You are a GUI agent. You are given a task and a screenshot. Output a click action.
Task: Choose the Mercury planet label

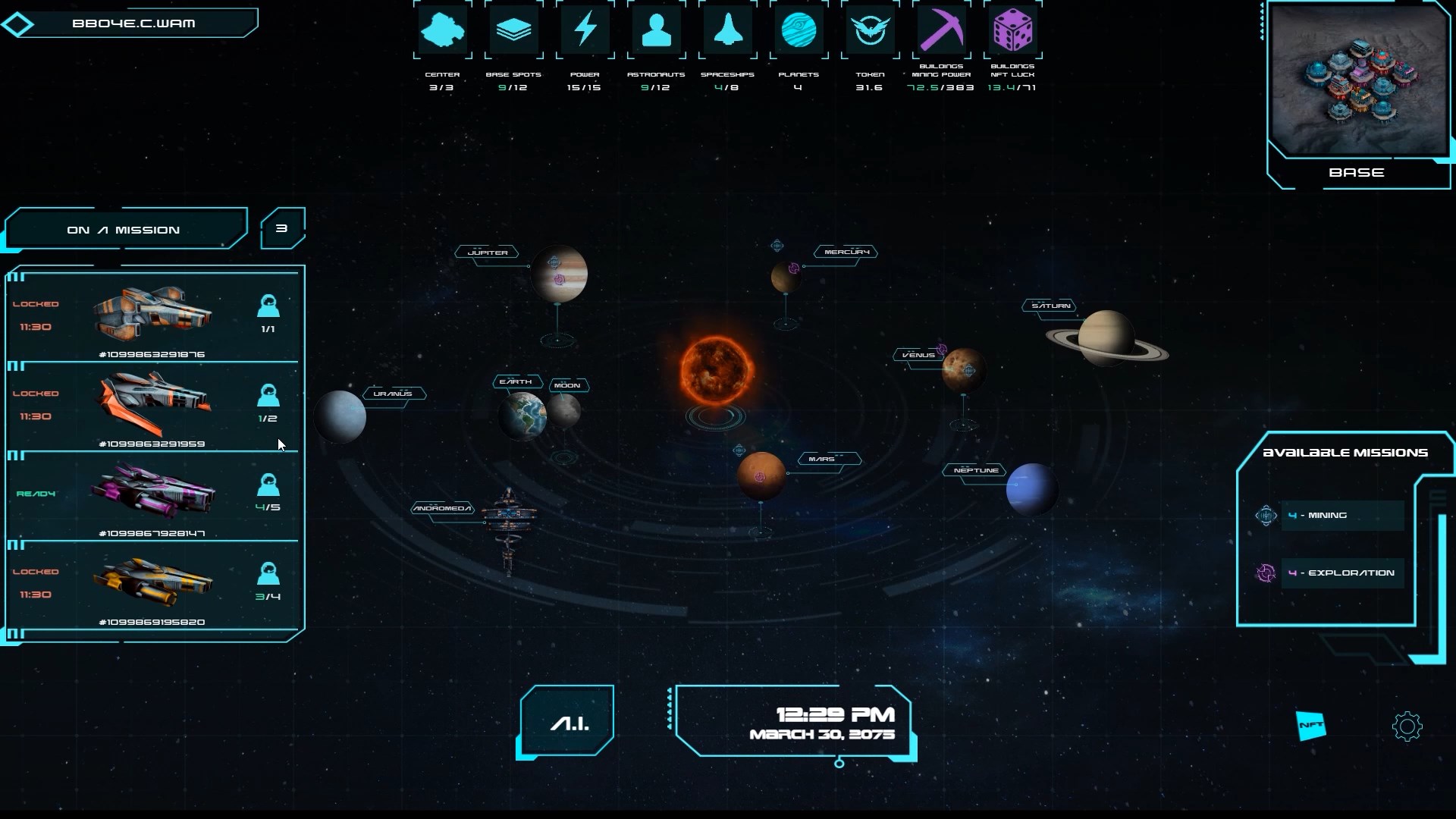[846, 252]
